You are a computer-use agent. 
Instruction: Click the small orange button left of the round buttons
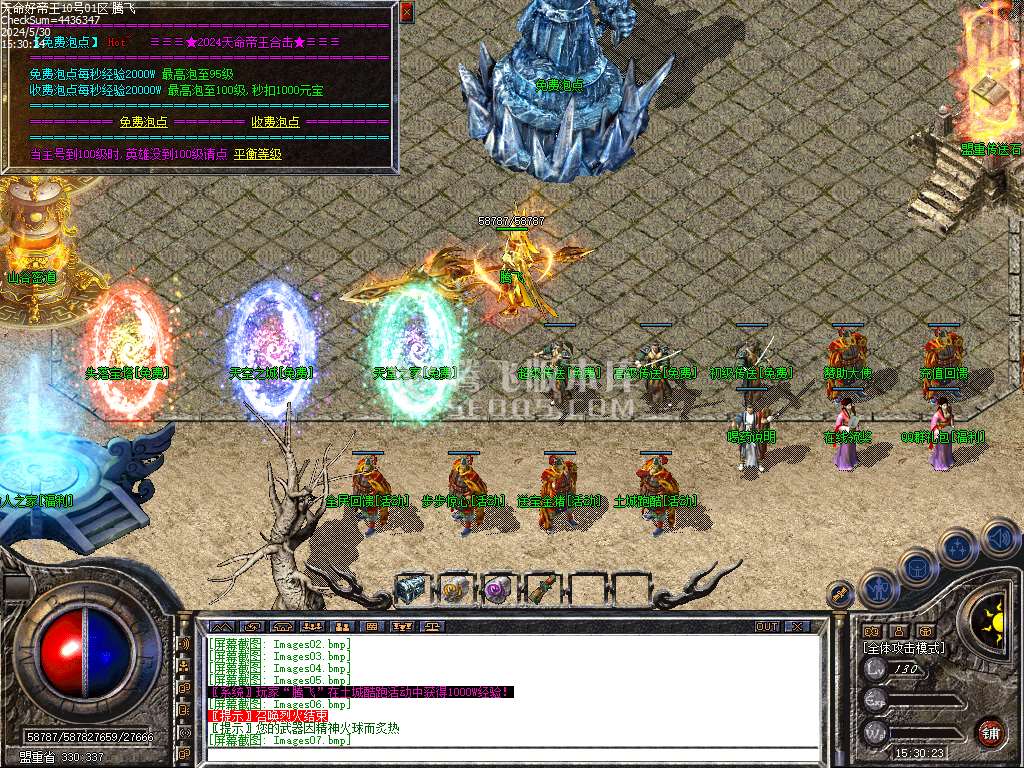tap(838, 594)
